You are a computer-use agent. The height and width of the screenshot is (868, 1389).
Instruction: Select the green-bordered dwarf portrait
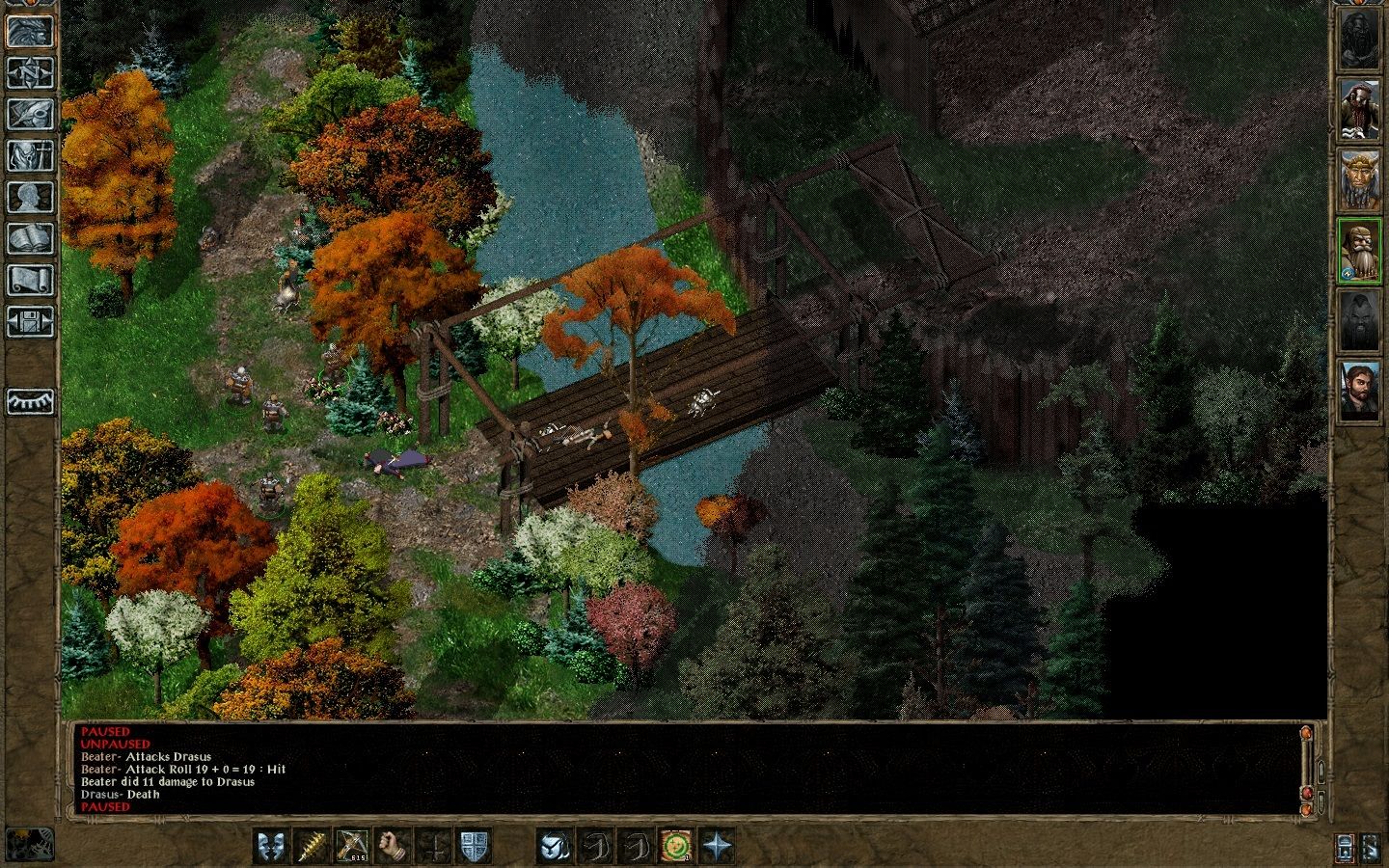coord(1359,250)
